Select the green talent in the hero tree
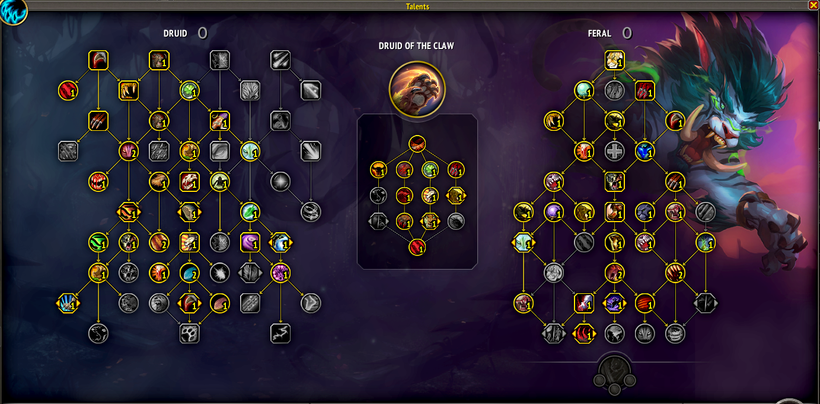The height and width of the screenshot is (404, 820). 430,169
